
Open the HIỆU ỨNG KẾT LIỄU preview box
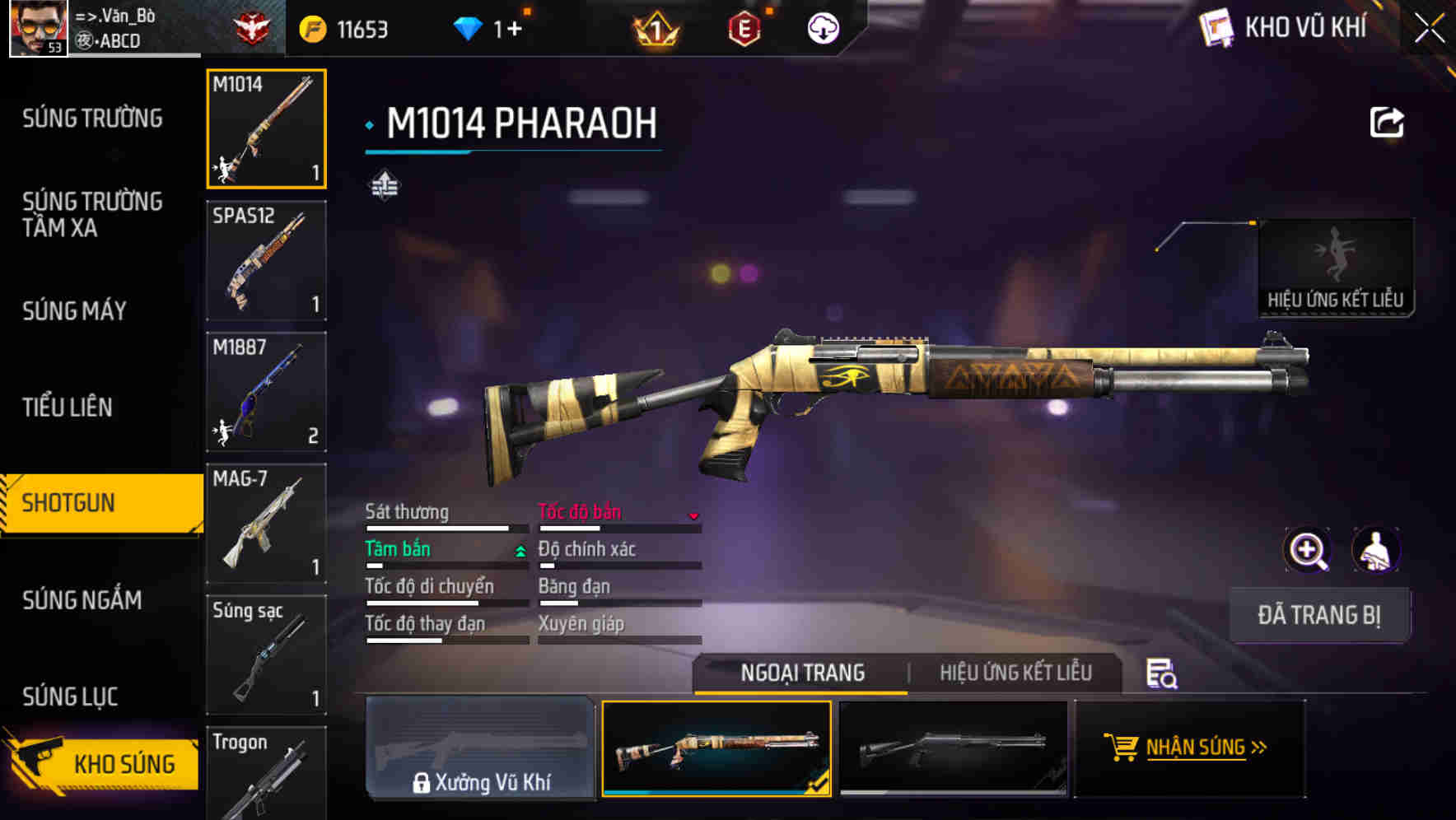(1335, 268)
